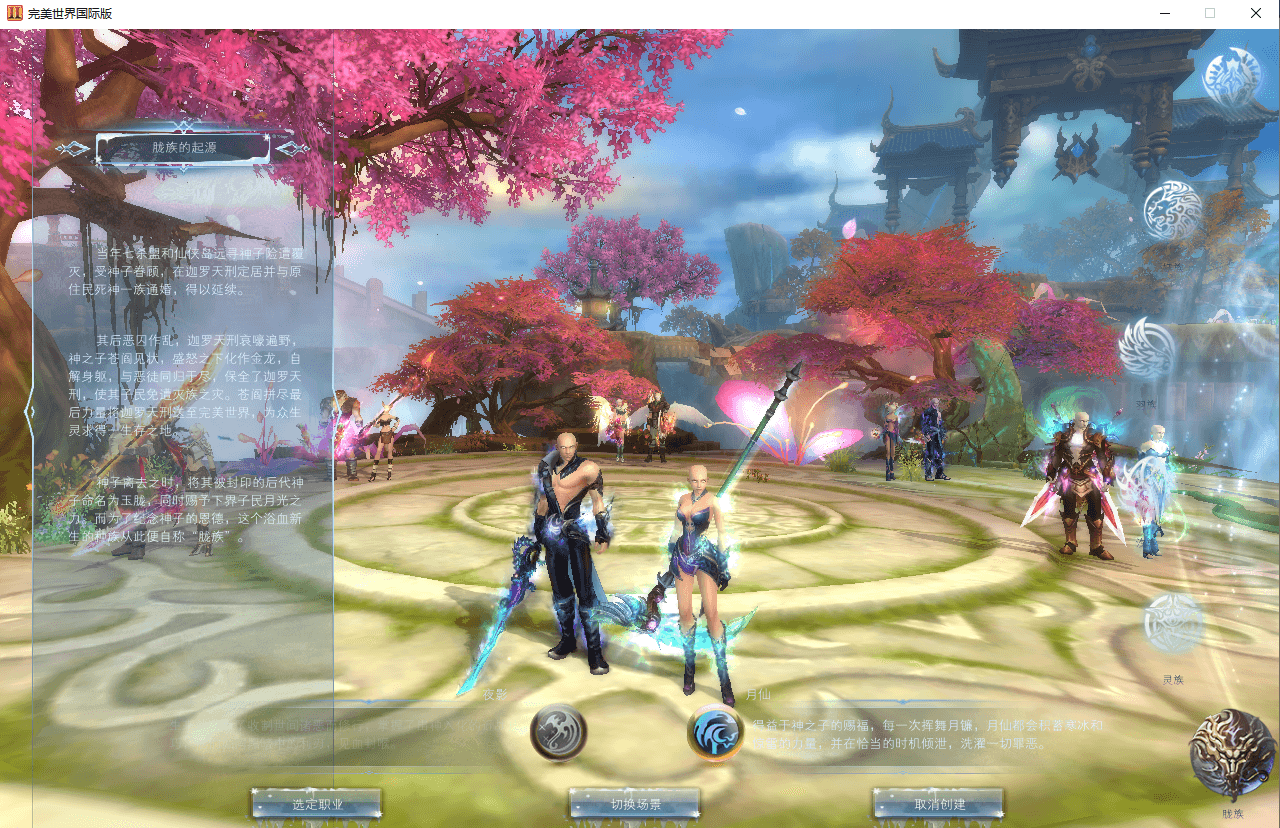This screenshot has height=828, width=1280.
Task: Cancel creation with the 取消创建 button
Action: 939,804
